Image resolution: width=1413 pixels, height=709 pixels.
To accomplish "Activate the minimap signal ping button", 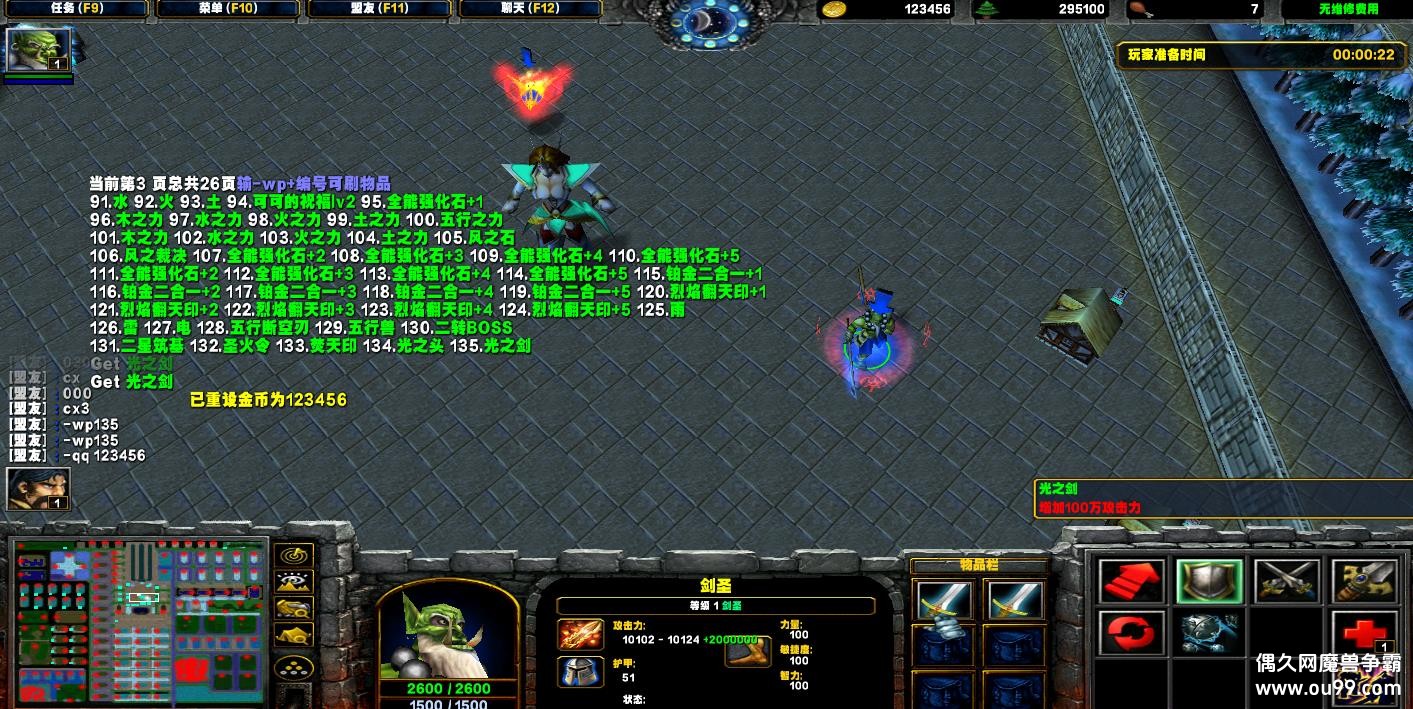I will 293,555.
